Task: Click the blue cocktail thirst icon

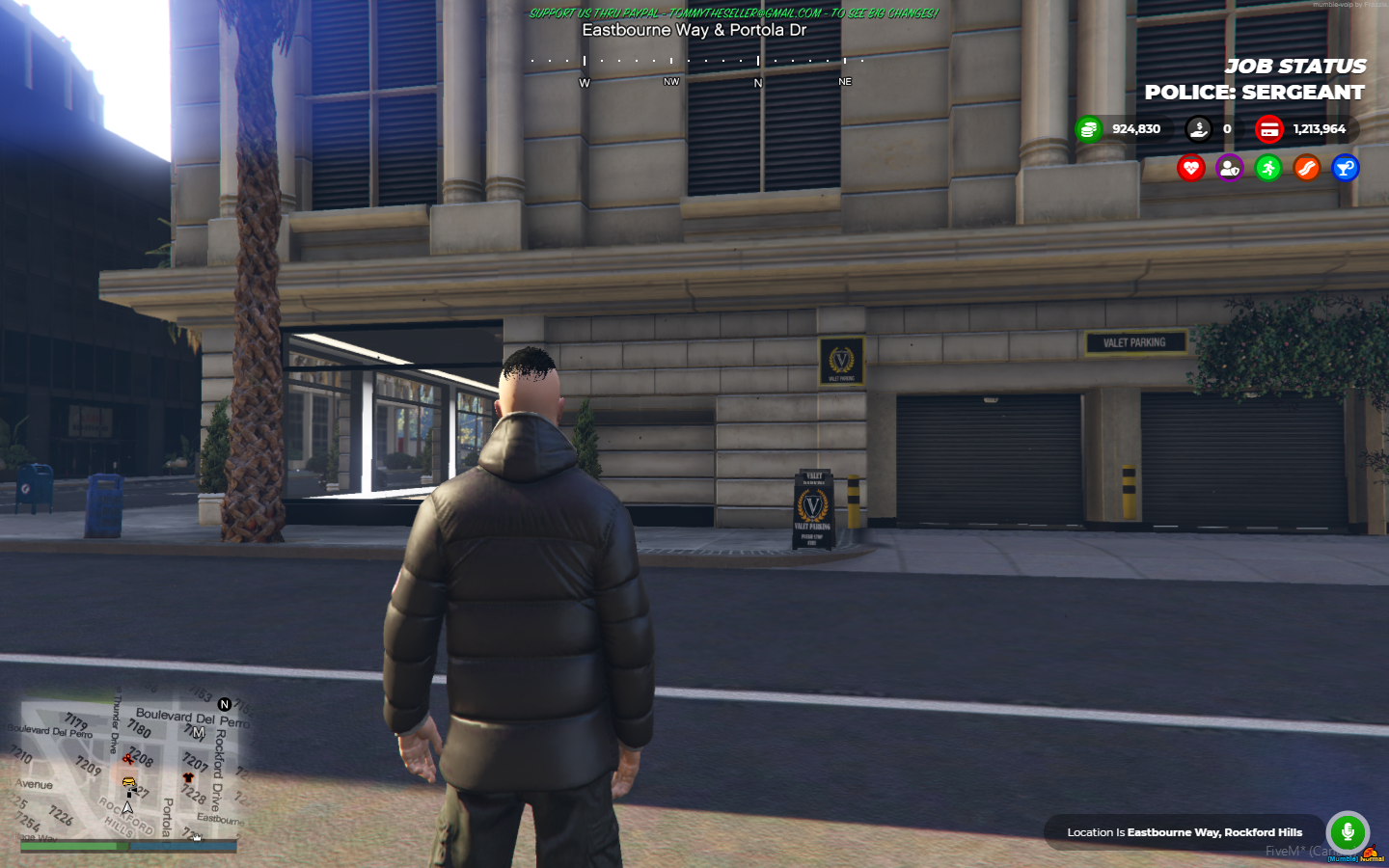Action: click(x=1345, y=169)
